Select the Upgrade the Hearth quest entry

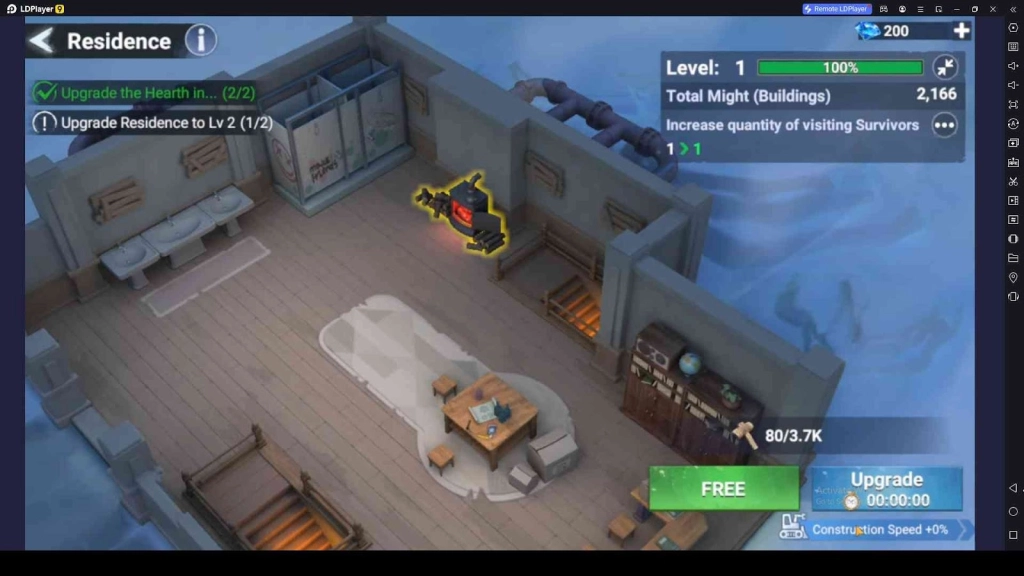(x=145, y=93)
